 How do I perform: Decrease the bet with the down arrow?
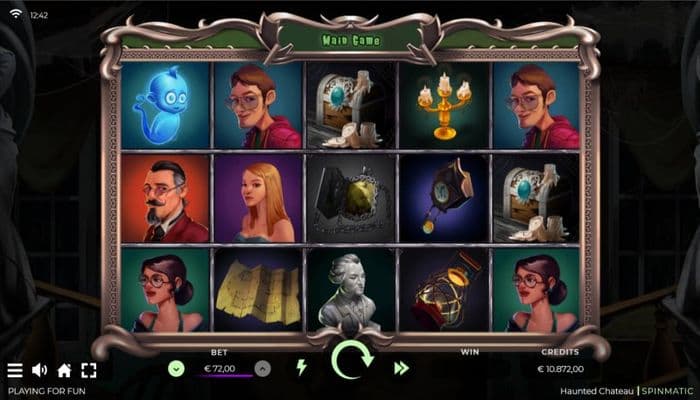pos(176,368)
